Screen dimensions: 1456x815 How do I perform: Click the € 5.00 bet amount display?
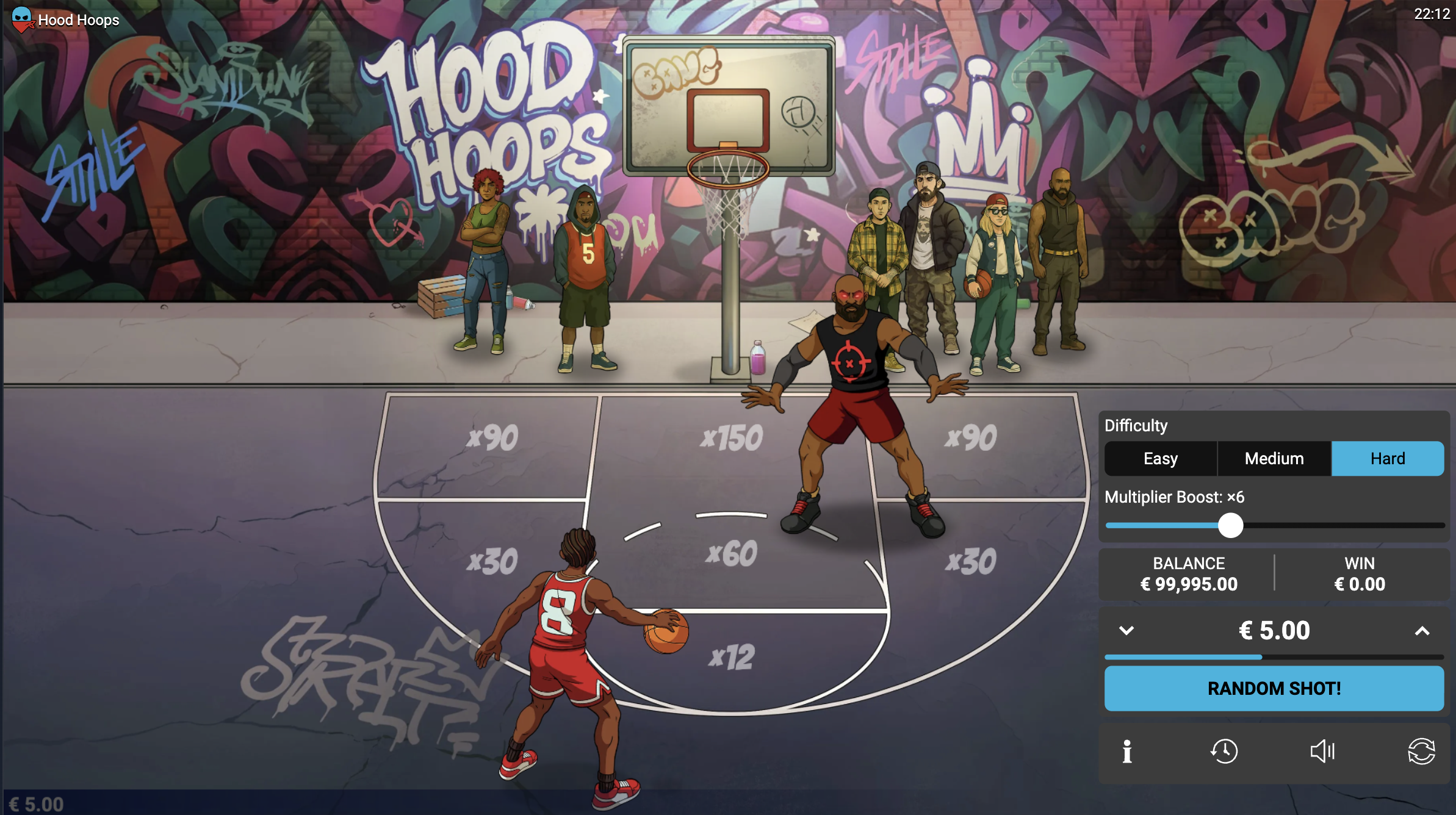point(1274,631)
